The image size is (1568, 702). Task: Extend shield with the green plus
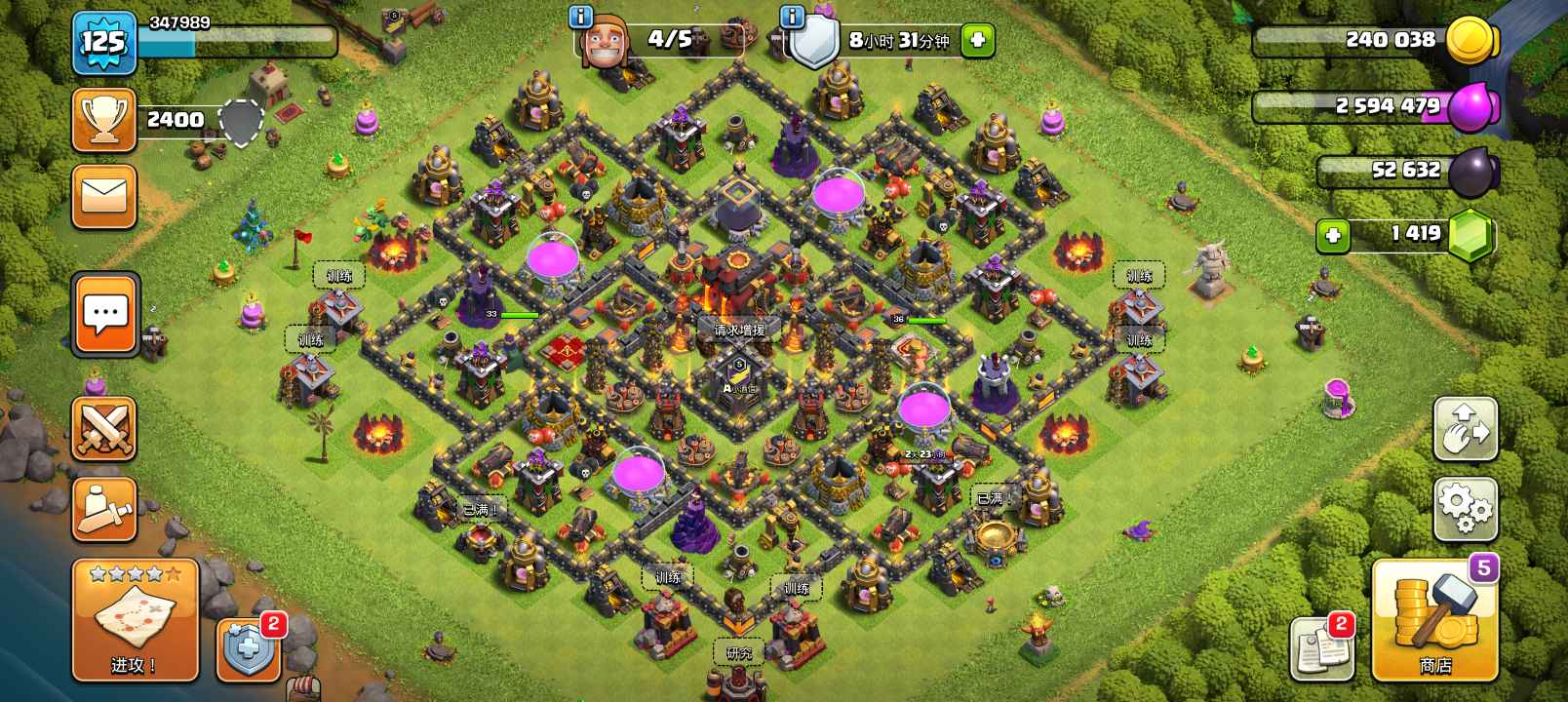(977, 40)
